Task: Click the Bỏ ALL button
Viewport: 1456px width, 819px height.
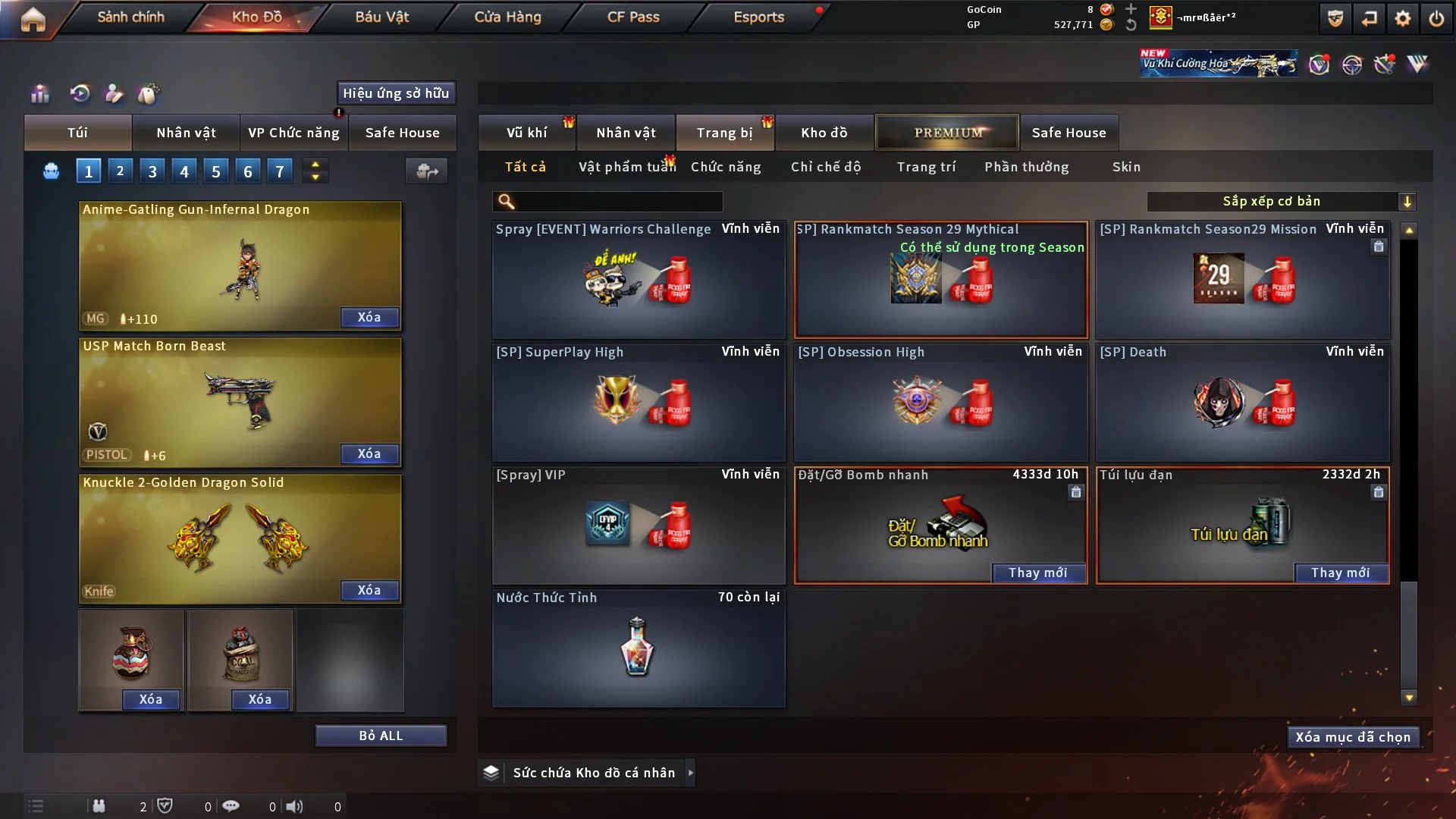Action: pyautogui.click(x=381, y=736)
